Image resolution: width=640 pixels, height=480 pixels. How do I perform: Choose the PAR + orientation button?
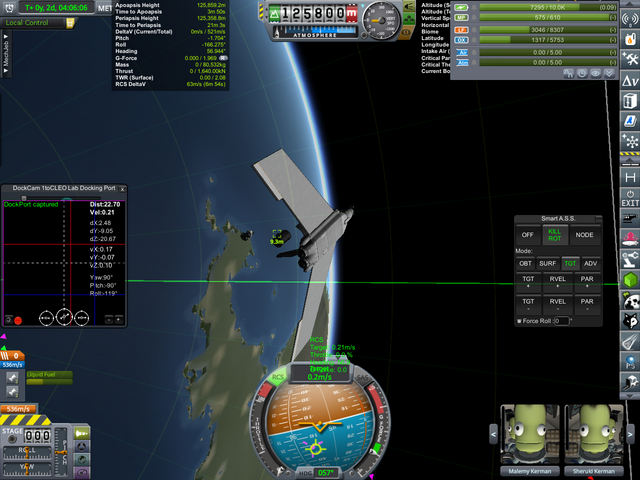click(587, 283)
